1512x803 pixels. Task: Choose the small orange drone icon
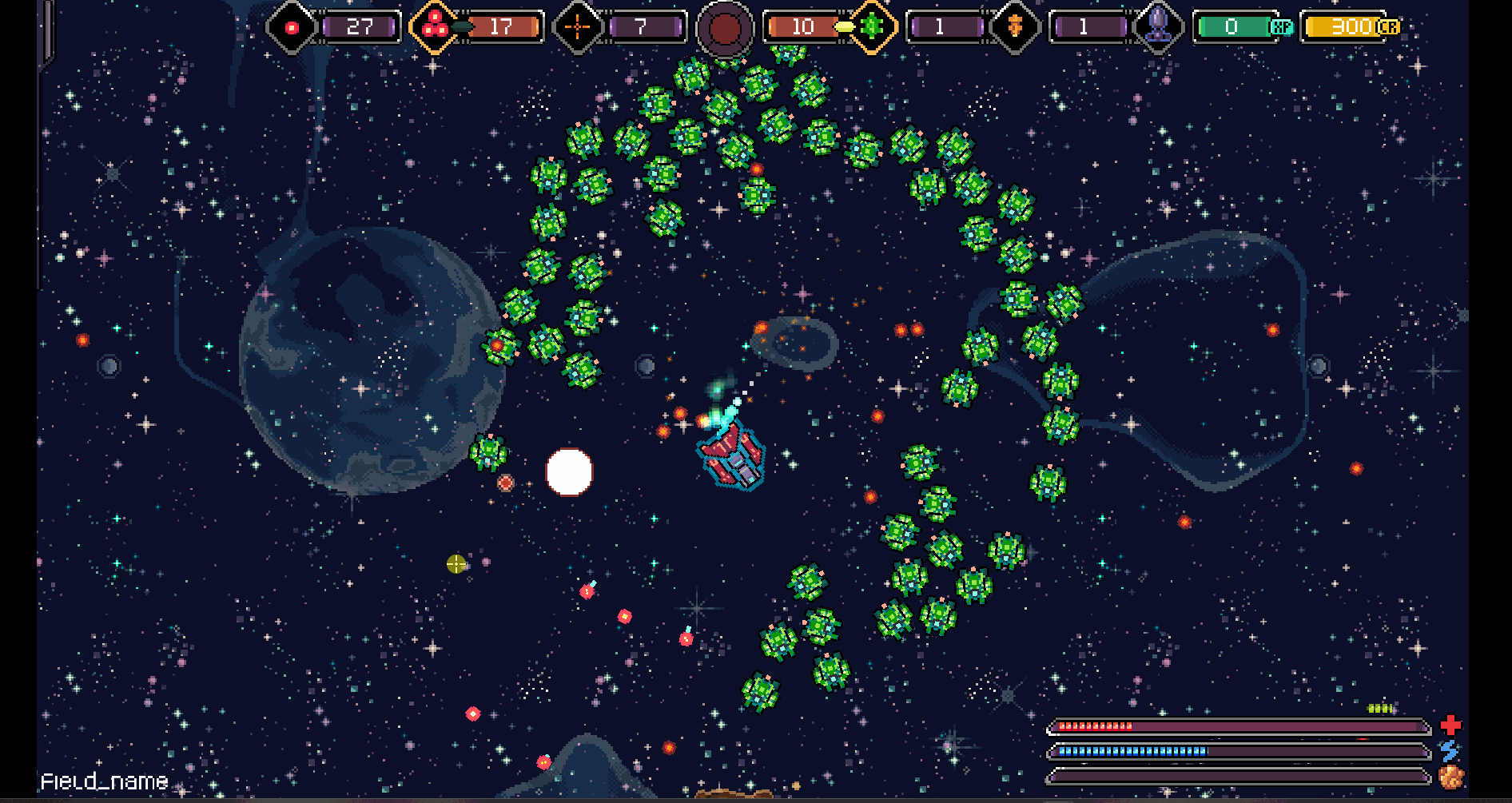[1015, 27]
